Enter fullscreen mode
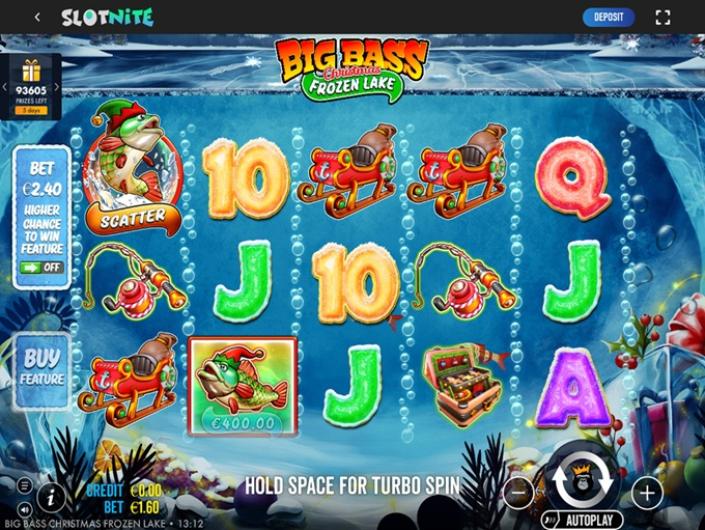Screen dimensions: 705x530 coord(662,17)
